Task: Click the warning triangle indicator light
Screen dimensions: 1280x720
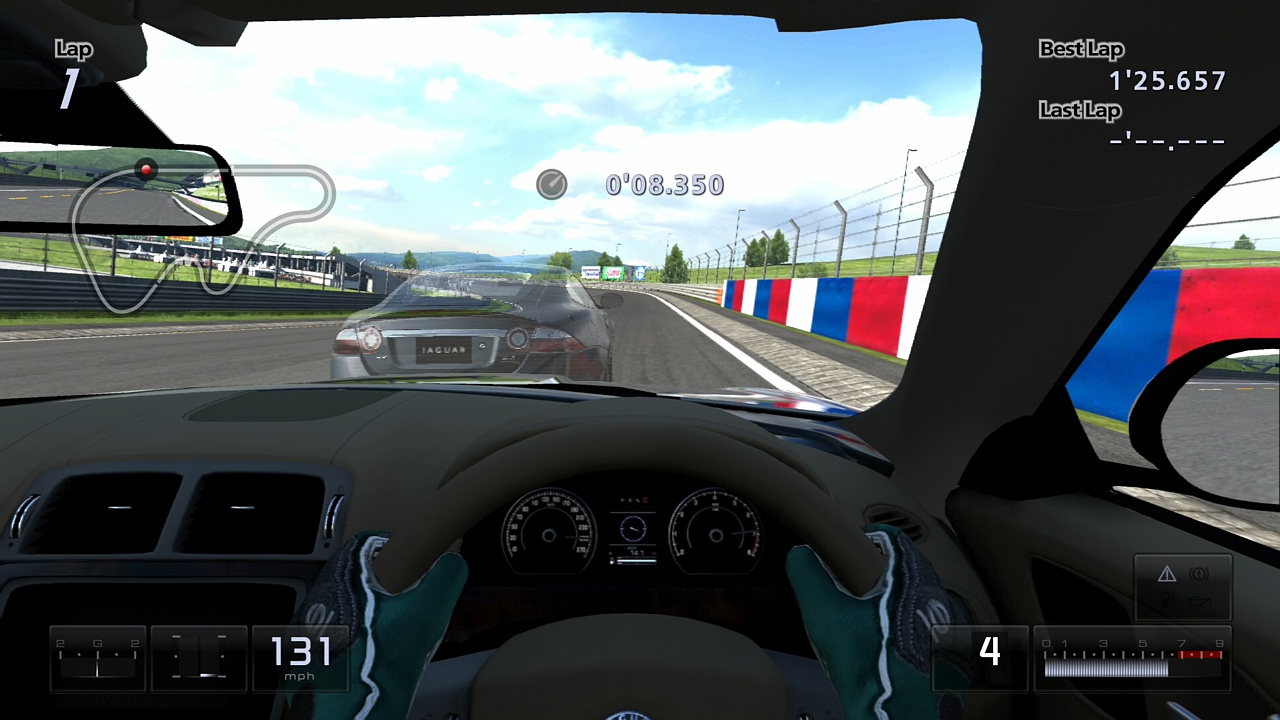Action: tap(1166, 573)
